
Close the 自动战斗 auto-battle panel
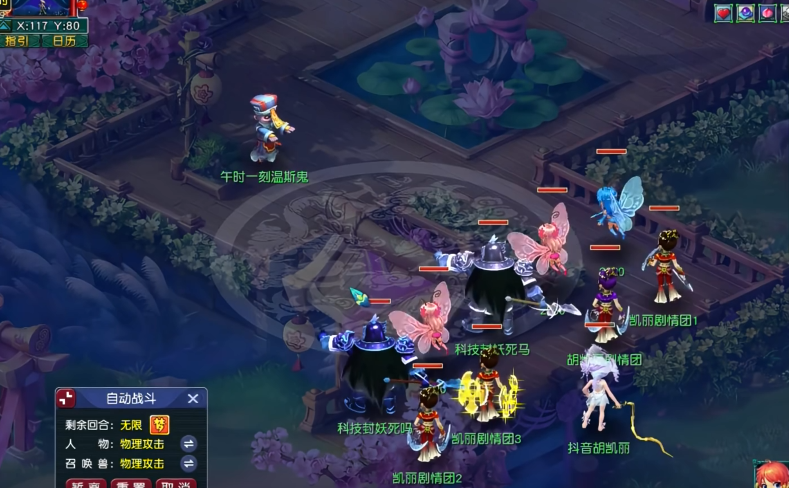click(193, 398)
